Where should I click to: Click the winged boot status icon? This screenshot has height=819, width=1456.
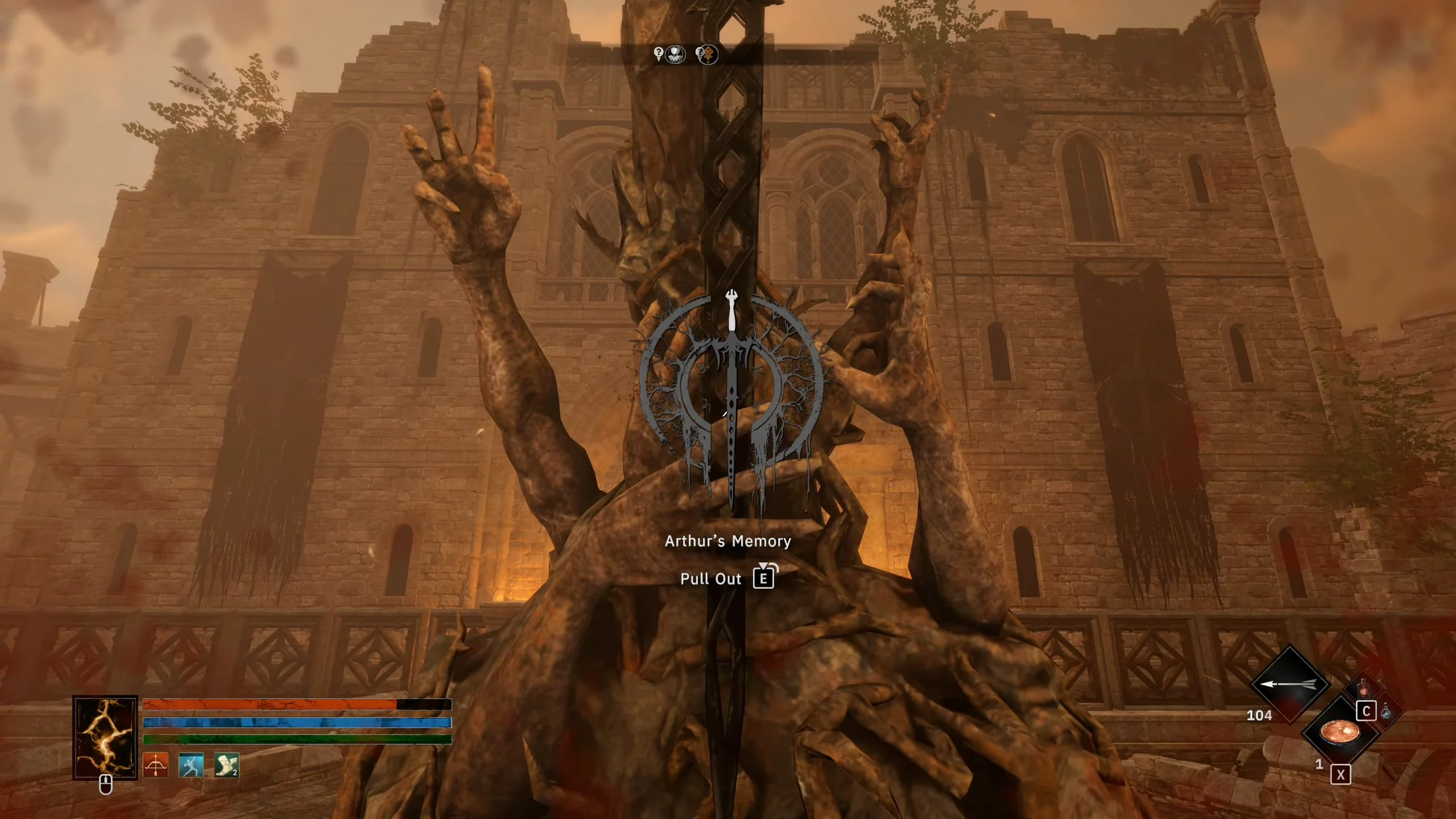pyautogui.click(x=226, y=765)
